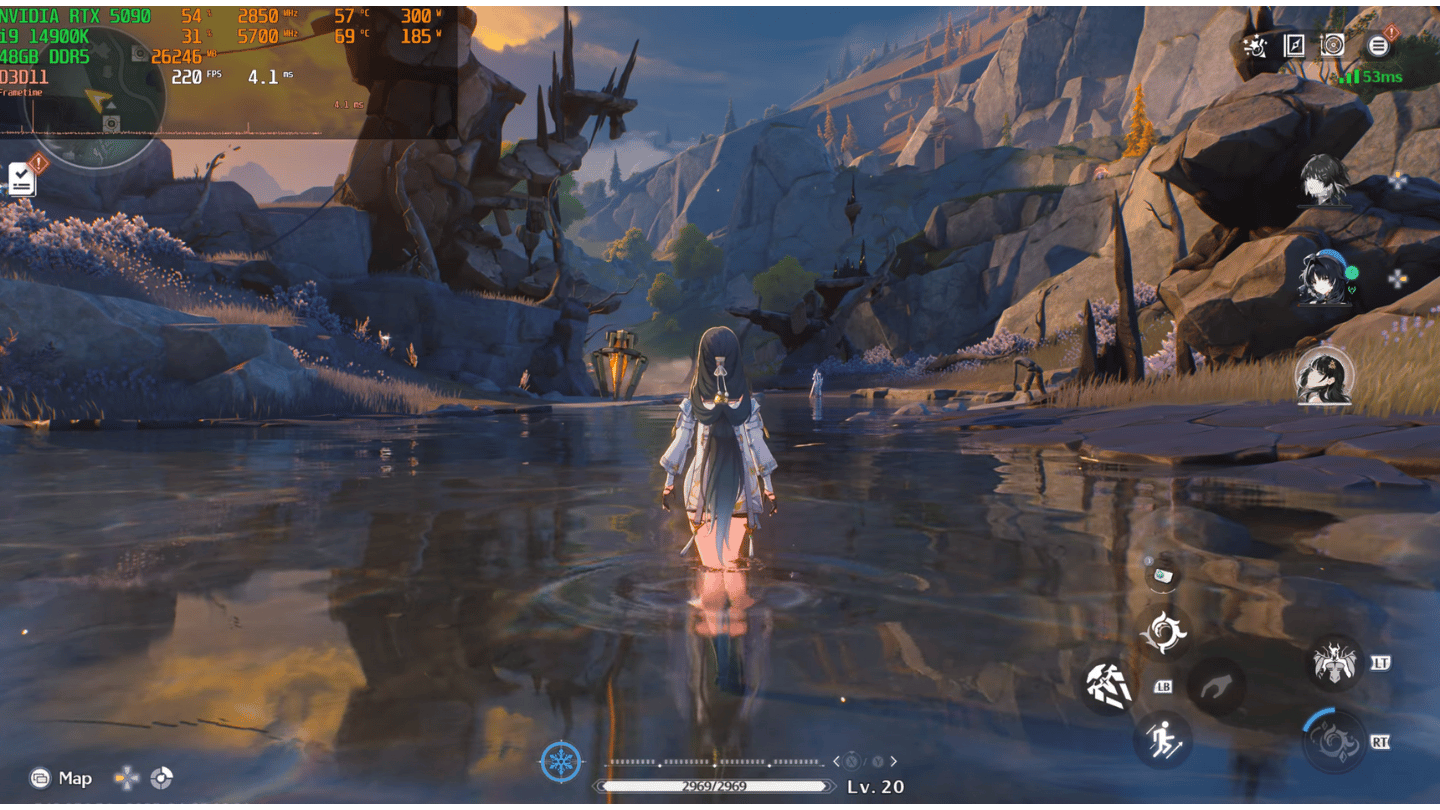Open the quest checklist icon
The image size is (1440, 810).
[x=21, y=179]
